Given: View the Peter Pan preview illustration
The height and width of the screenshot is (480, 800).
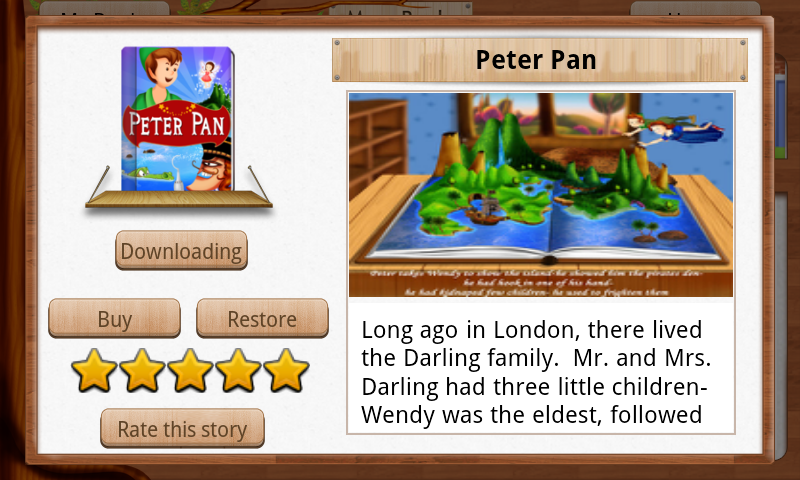Looking at the screenshot, I should (x=540, y=194).
